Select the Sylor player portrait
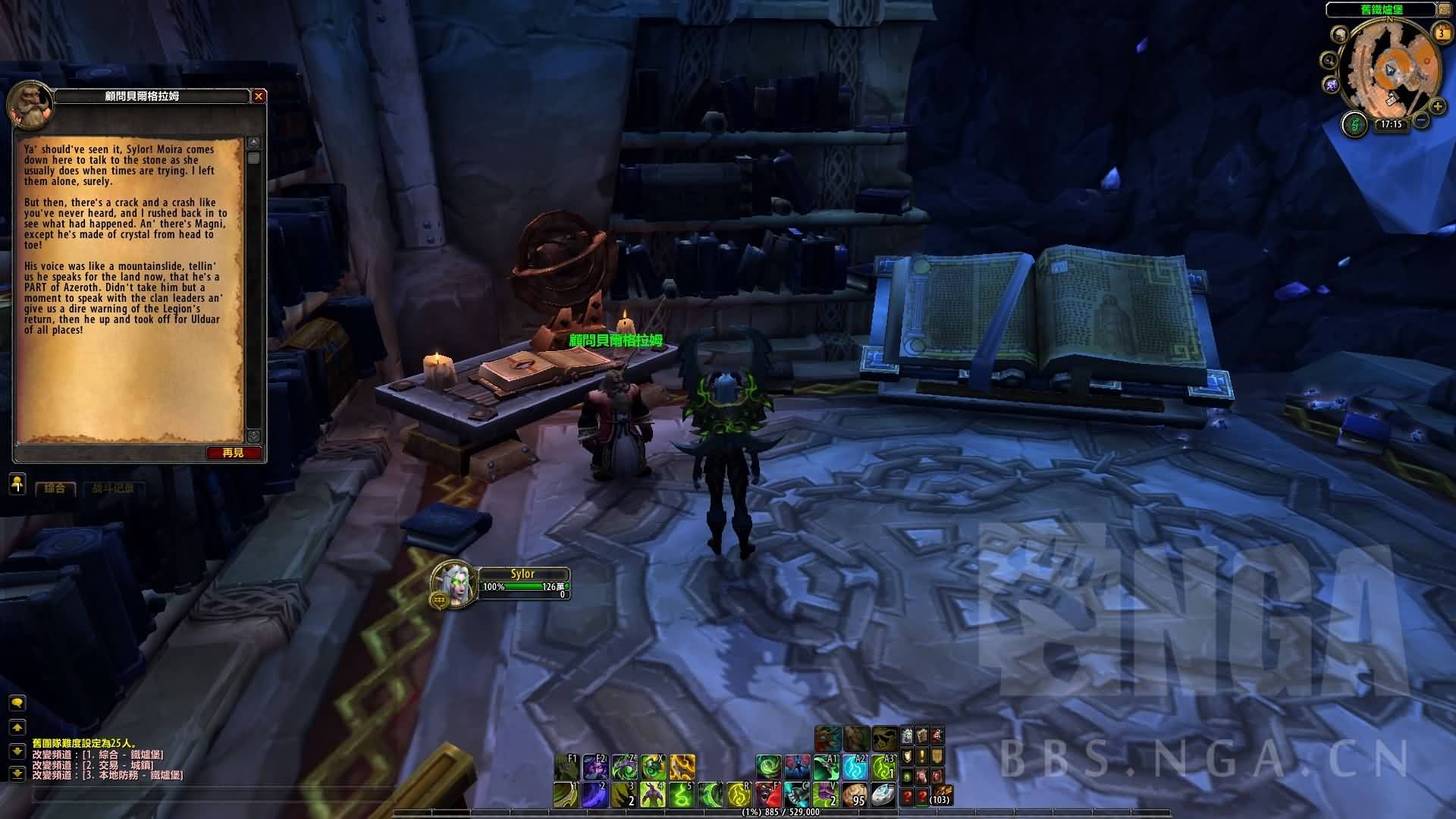The height and width of the screenshot is (819, 1456). click(x=453, y=584)
